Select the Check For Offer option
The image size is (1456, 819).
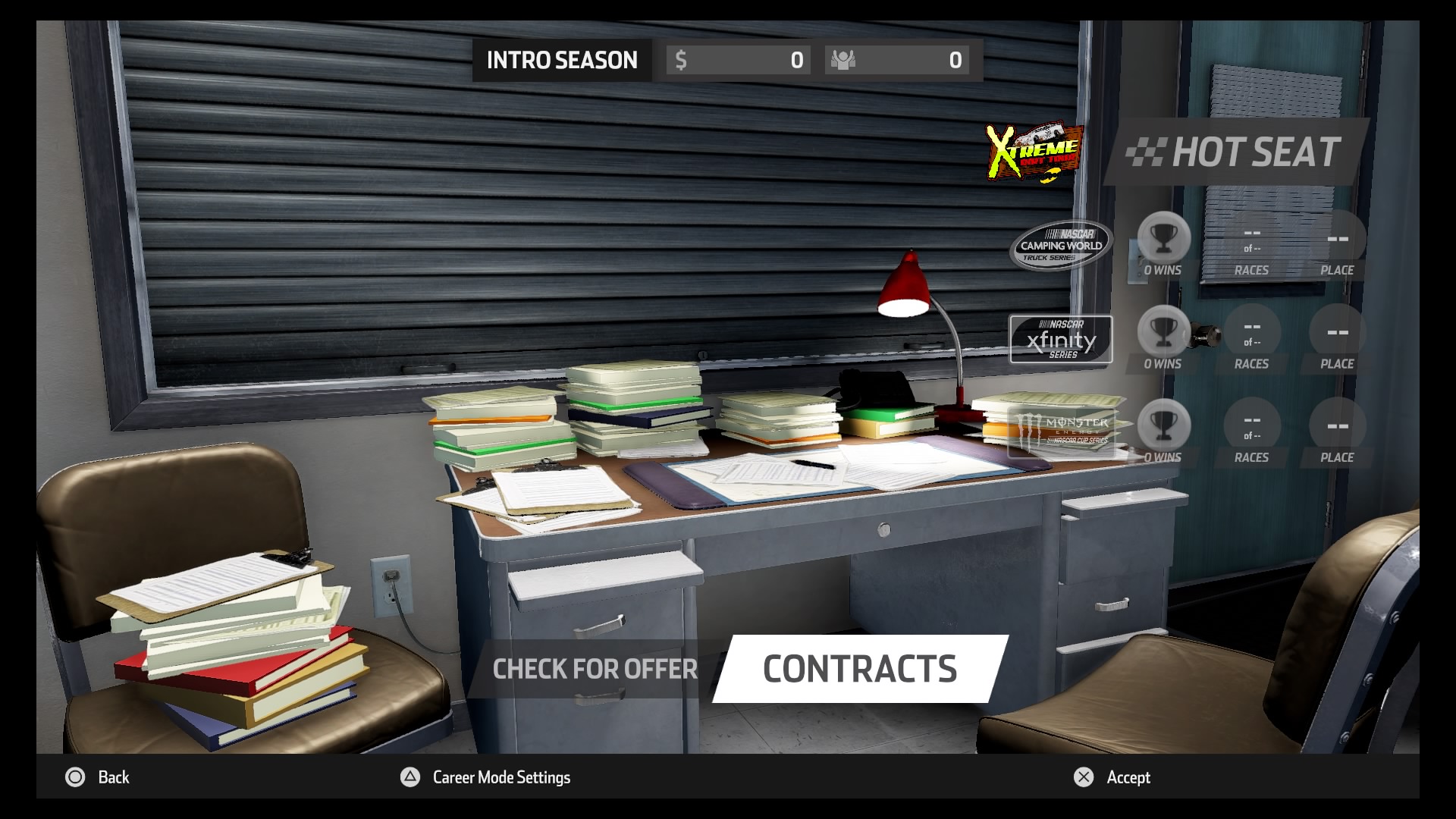click(x=595, y=669)
